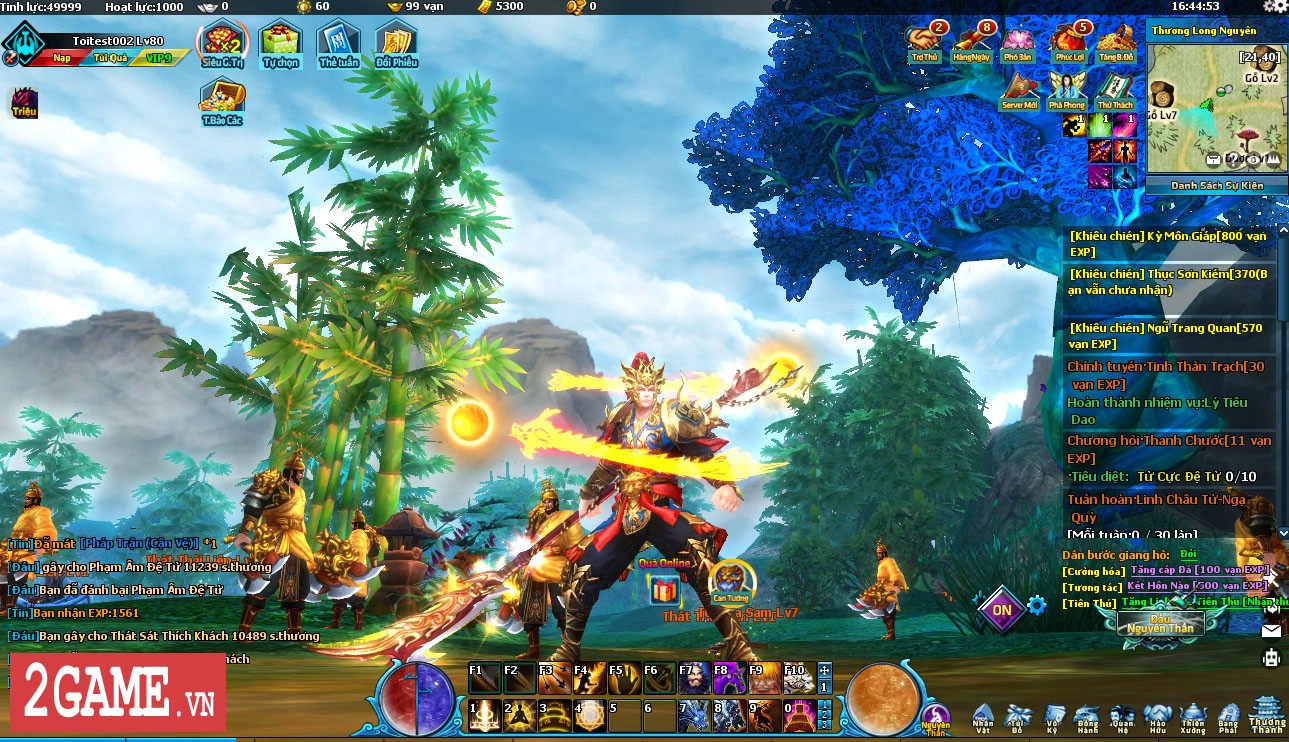1289x742 pixels.
Task: Open the Hàng Ngày daily scroll icon
Action: tap(970, 41)
